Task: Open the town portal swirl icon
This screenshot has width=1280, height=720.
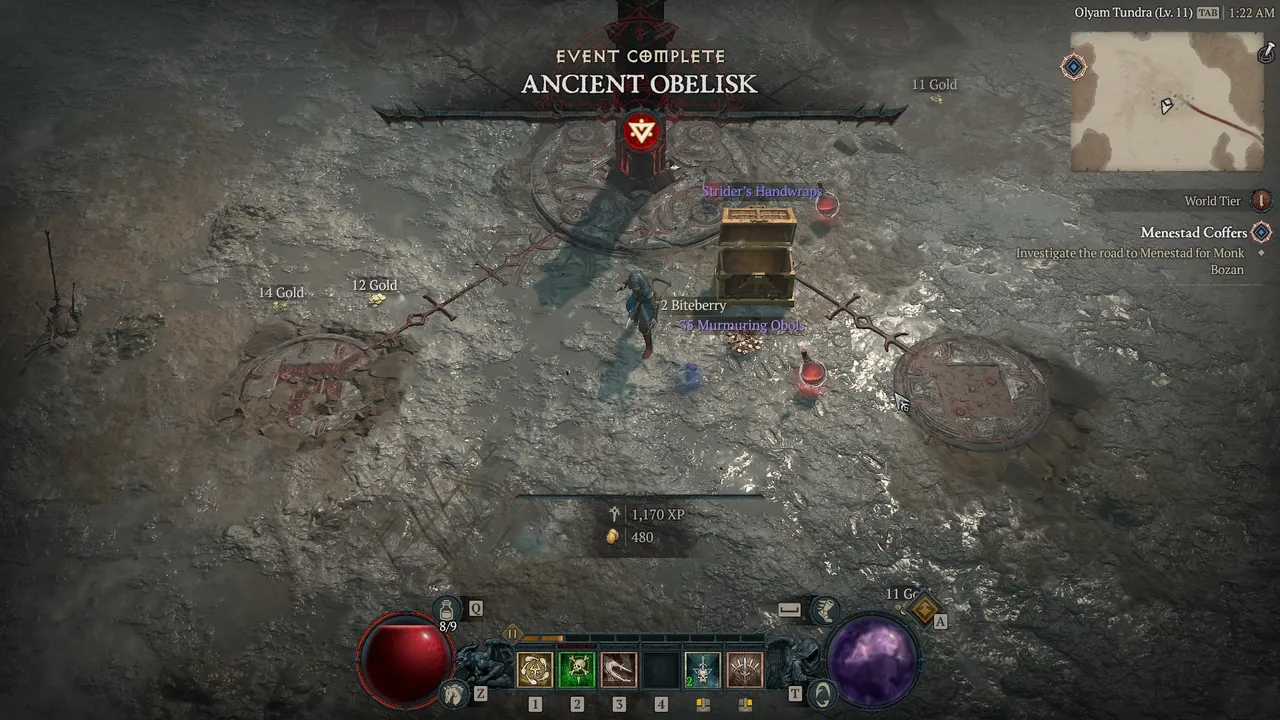Action: pyautogui.click(x=820, y=691)
